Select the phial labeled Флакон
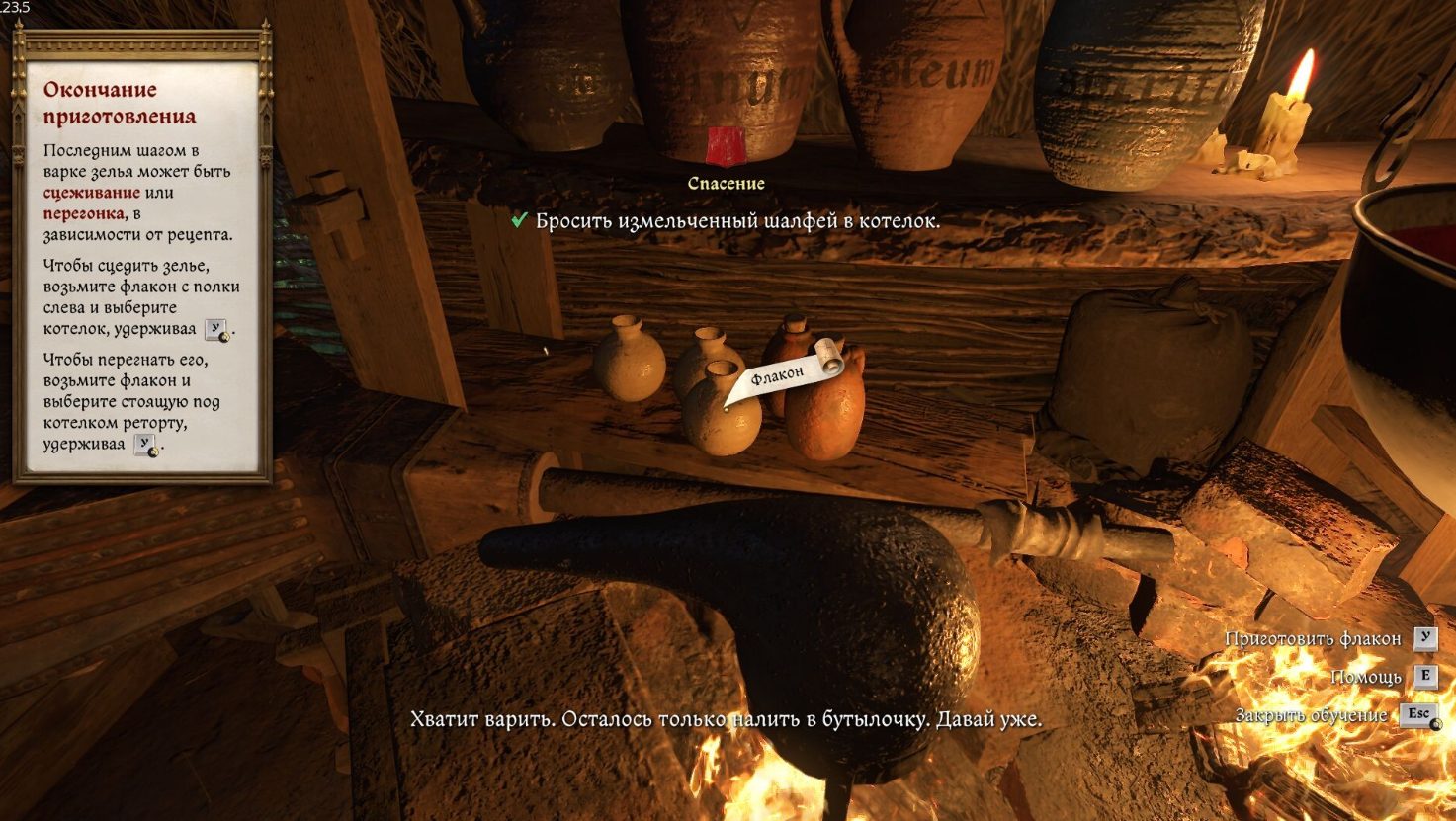 [721, 415]
